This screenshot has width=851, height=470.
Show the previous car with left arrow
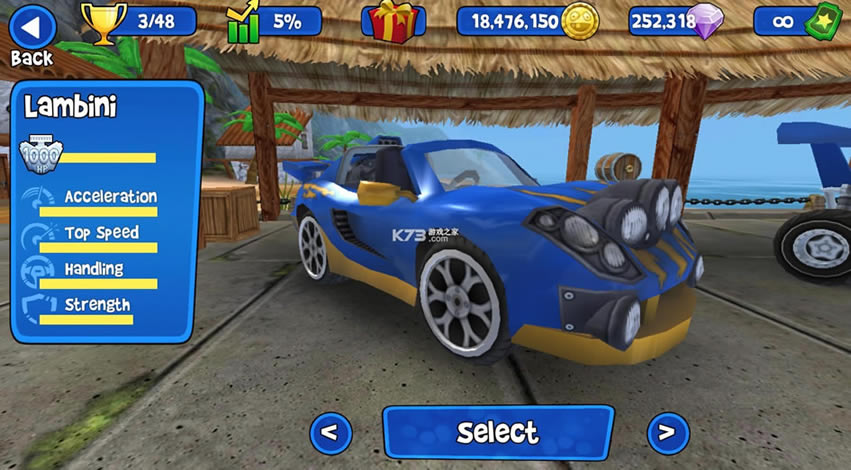tap(331, 433)
